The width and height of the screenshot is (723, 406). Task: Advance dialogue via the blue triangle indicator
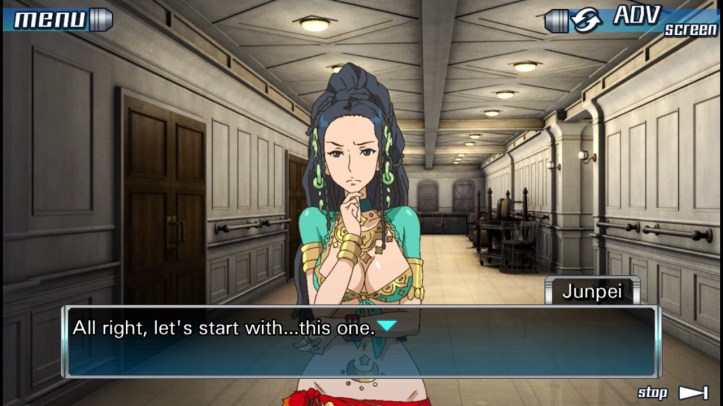tap(386, 325)
